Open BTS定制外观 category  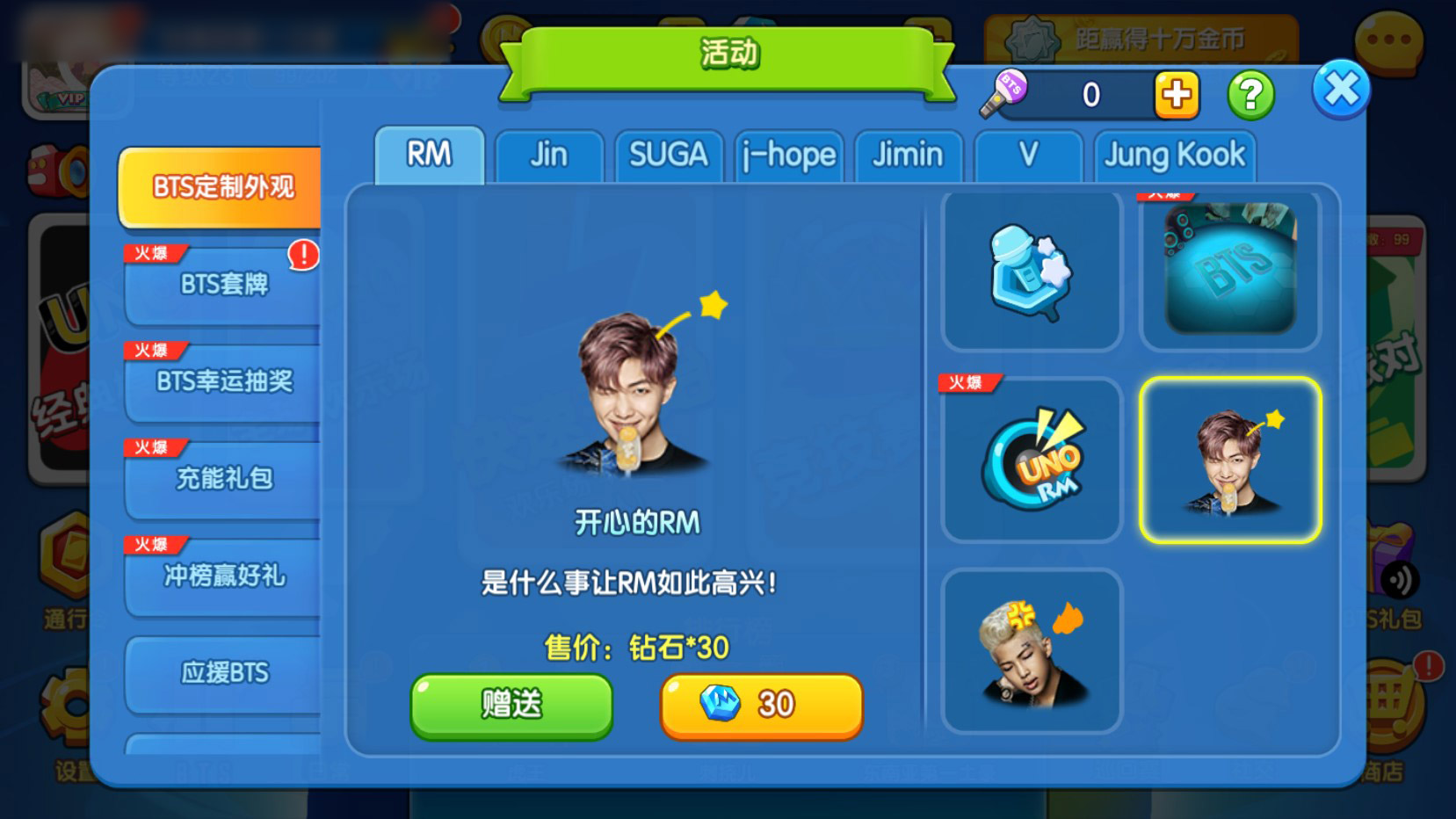point(222,187)
